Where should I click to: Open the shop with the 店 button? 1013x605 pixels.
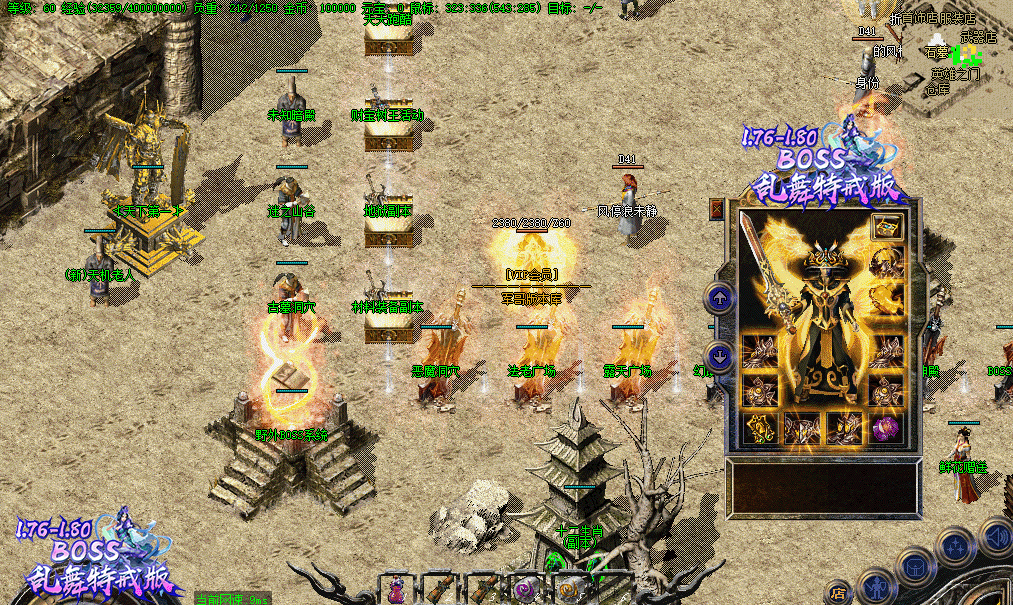click(x=838, y=593)
